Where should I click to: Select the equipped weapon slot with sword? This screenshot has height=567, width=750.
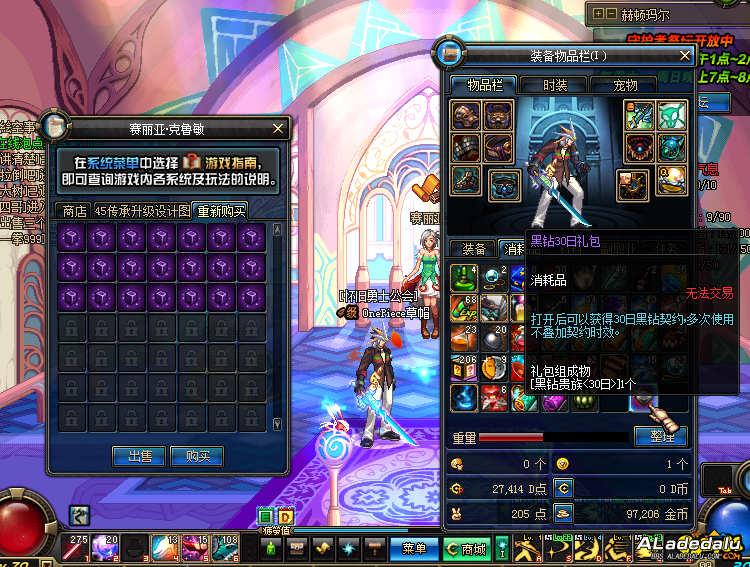pos(639,116)
